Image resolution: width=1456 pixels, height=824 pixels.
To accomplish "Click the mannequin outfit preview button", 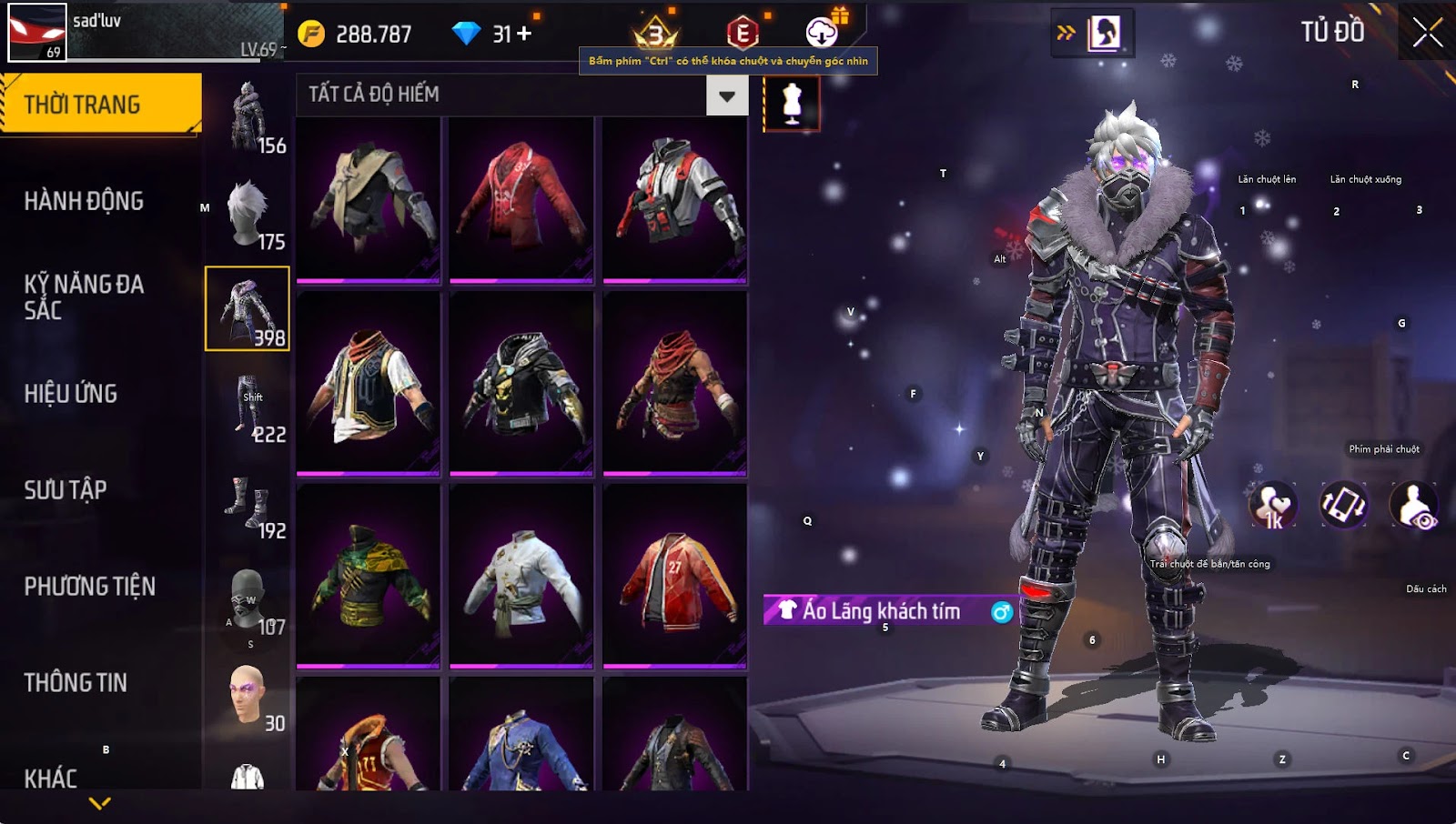I will (x=792, y=103).
